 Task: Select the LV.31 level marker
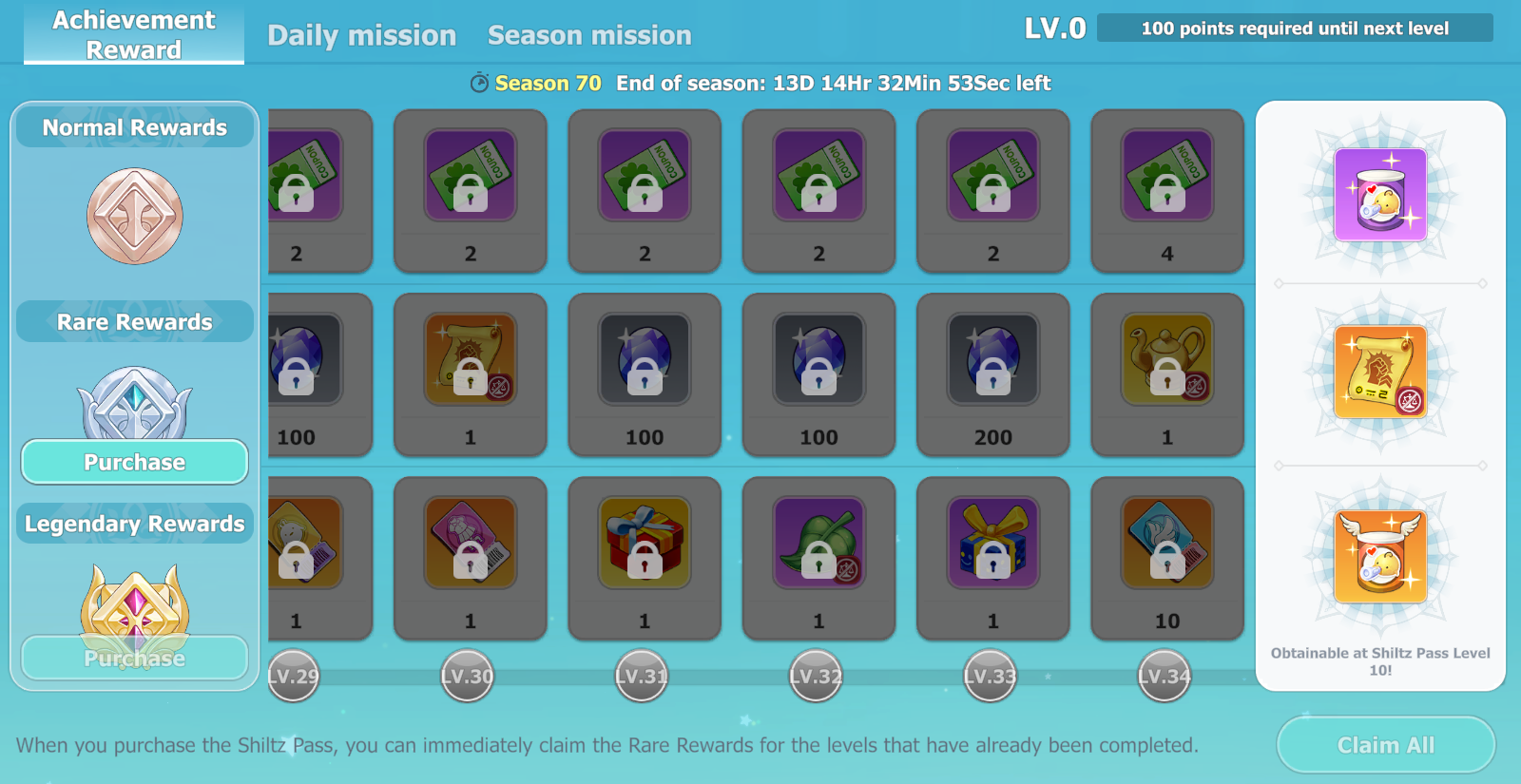tap(642, 676)
